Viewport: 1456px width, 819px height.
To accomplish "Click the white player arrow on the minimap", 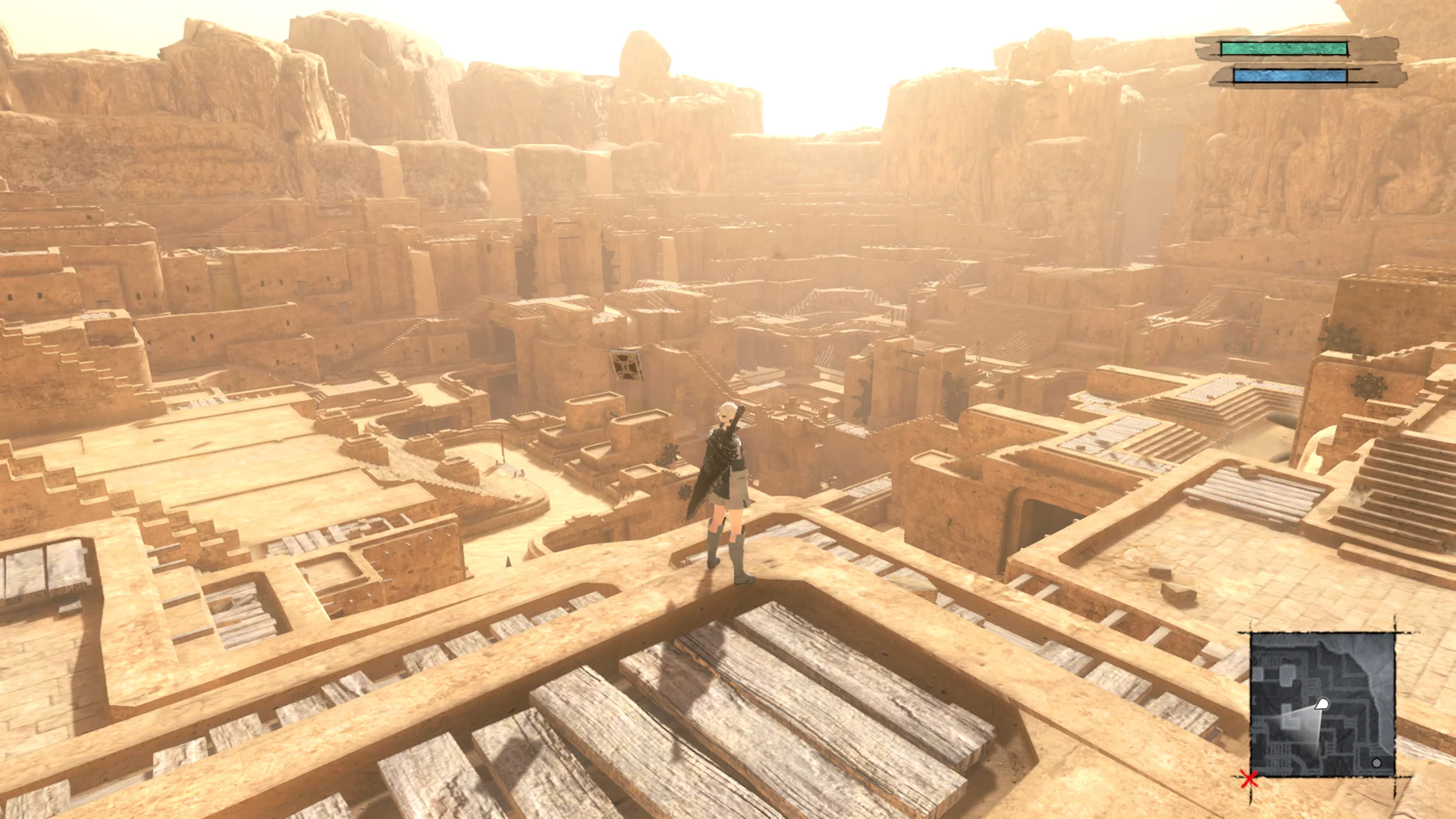I will [x=1322, y=704].
